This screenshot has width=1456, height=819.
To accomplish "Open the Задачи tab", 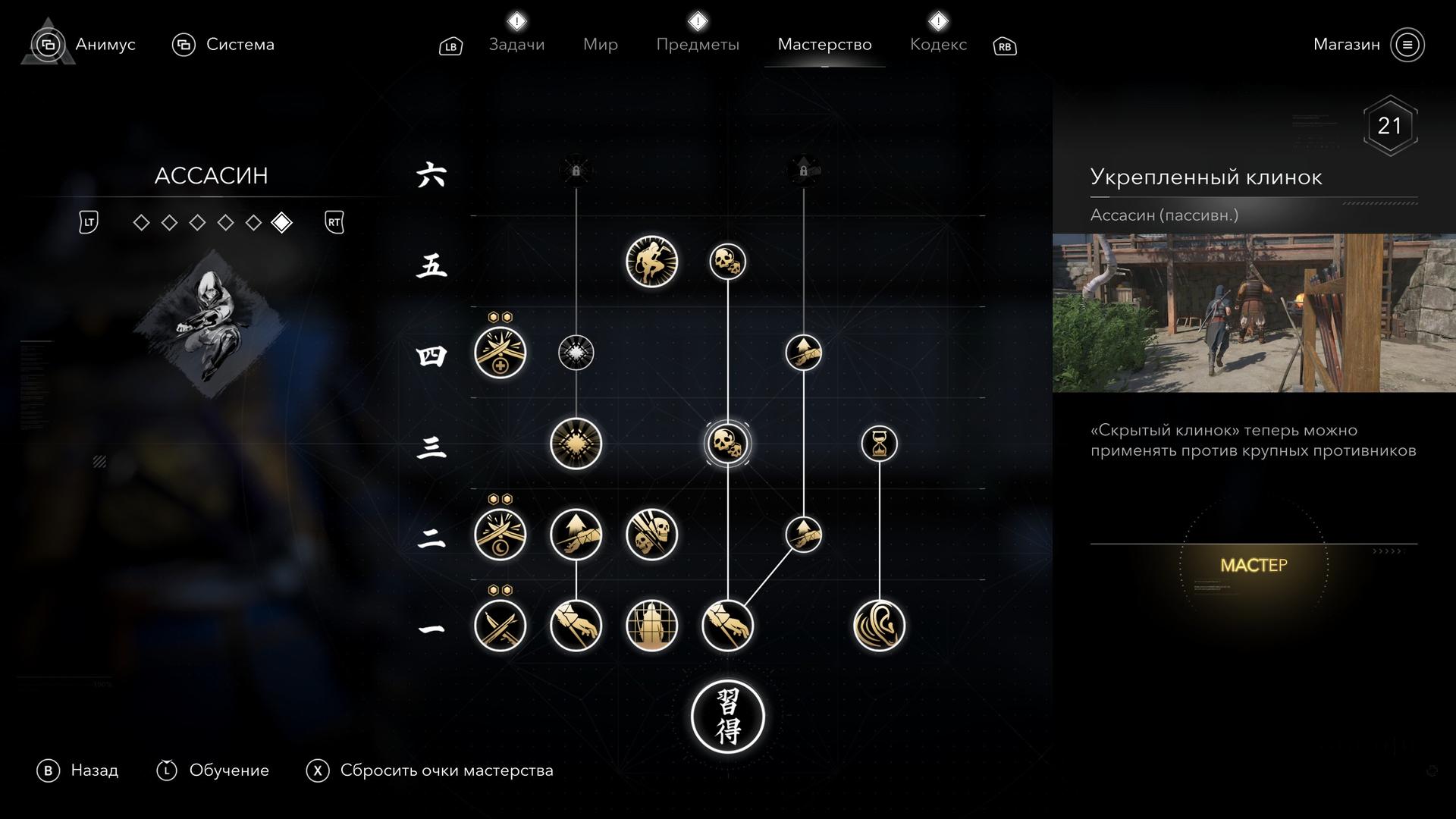I will tap(516, 44).
